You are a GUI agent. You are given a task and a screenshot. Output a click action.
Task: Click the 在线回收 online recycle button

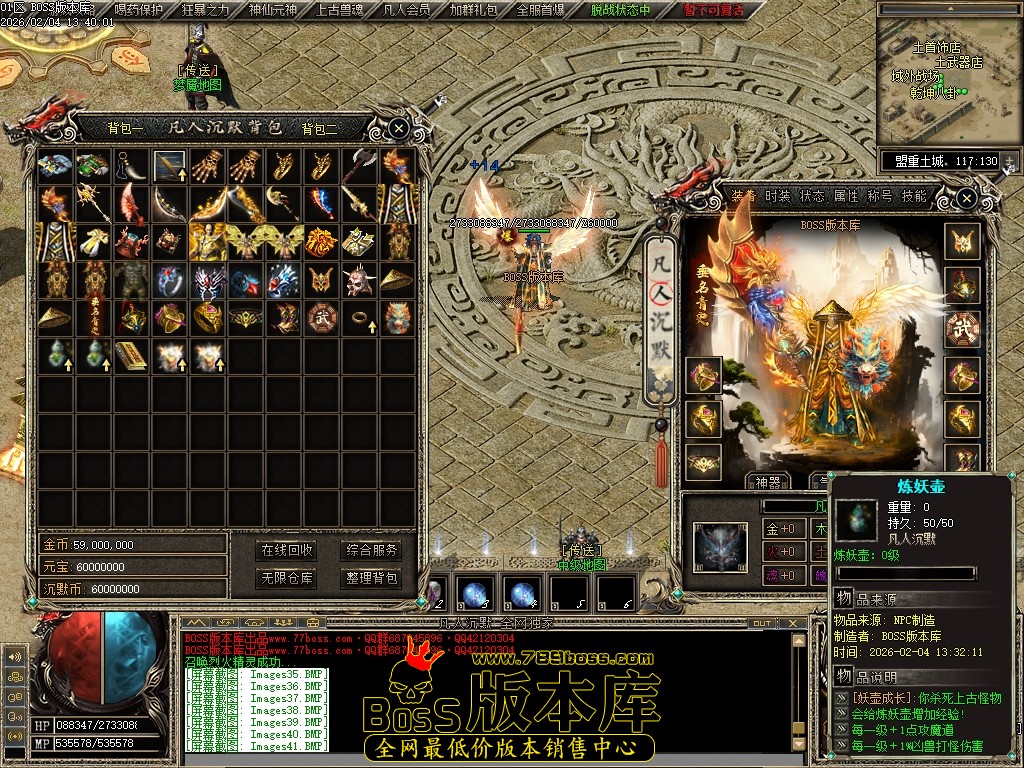click(287, 550)
